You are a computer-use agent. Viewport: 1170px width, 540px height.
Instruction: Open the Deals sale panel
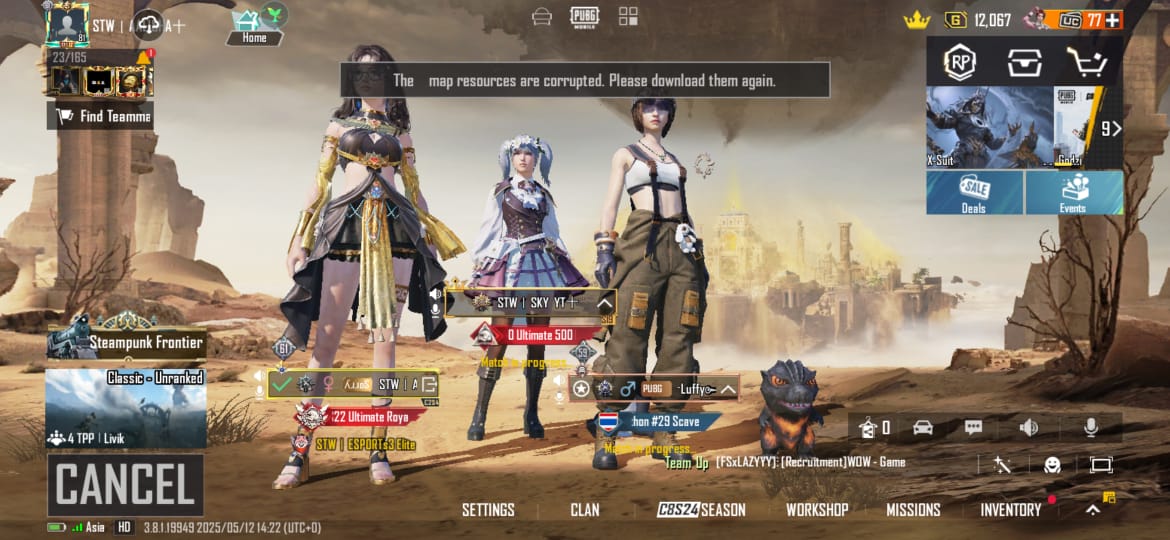974,192
